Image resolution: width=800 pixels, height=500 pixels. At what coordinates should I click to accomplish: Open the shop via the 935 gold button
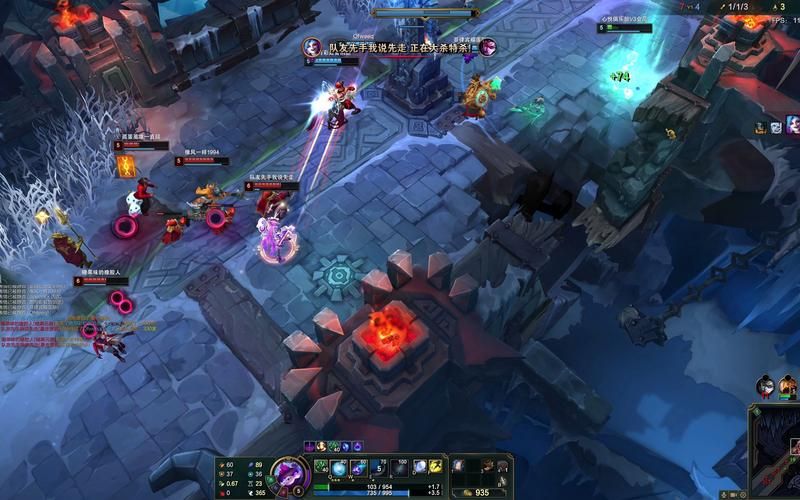pyautogui.click(x=481, y=492)
